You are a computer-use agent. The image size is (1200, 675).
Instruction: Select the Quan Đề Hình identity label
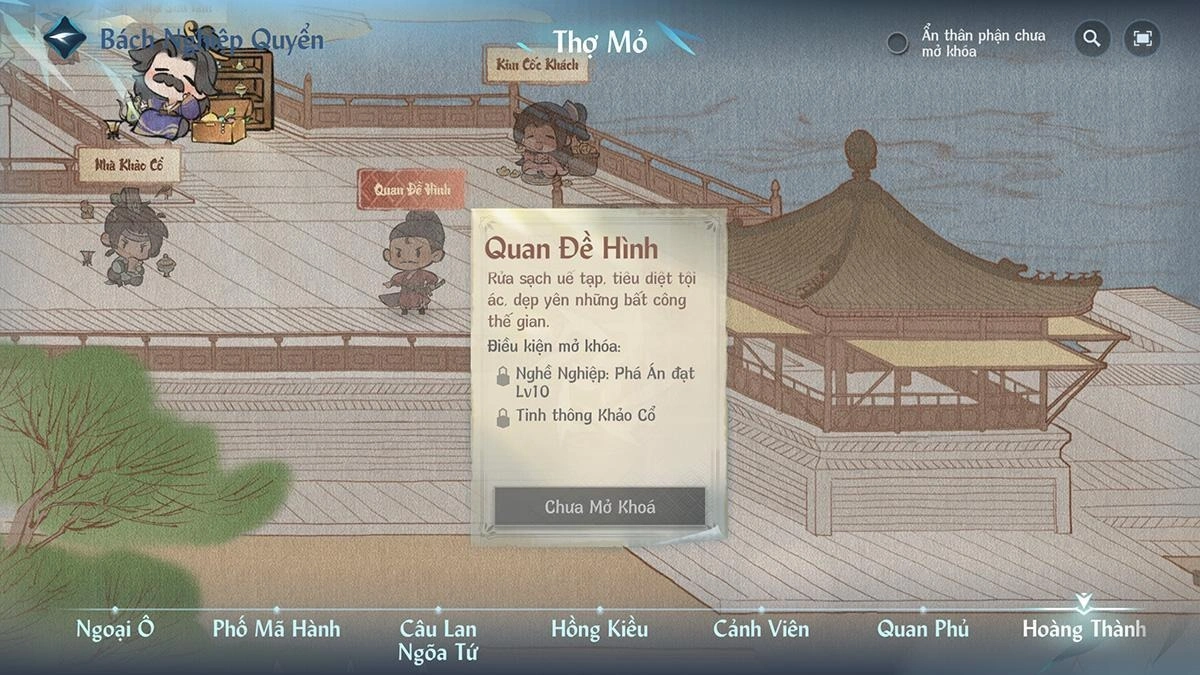tap(412, 189)
